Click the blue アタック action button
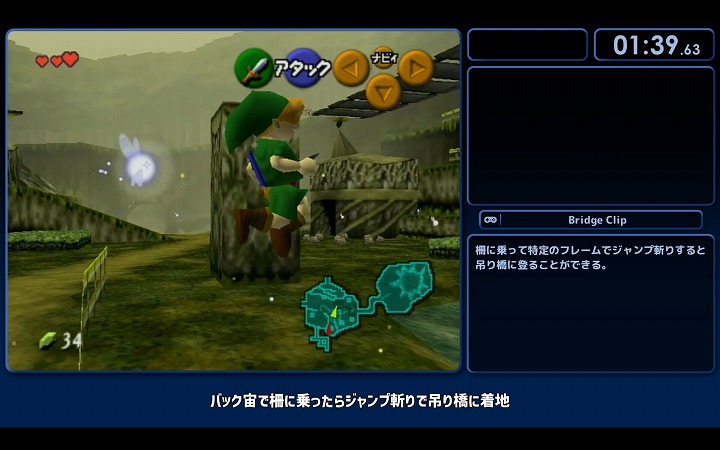The height and width of the screenshot is (450, 720). click(303, 67)
